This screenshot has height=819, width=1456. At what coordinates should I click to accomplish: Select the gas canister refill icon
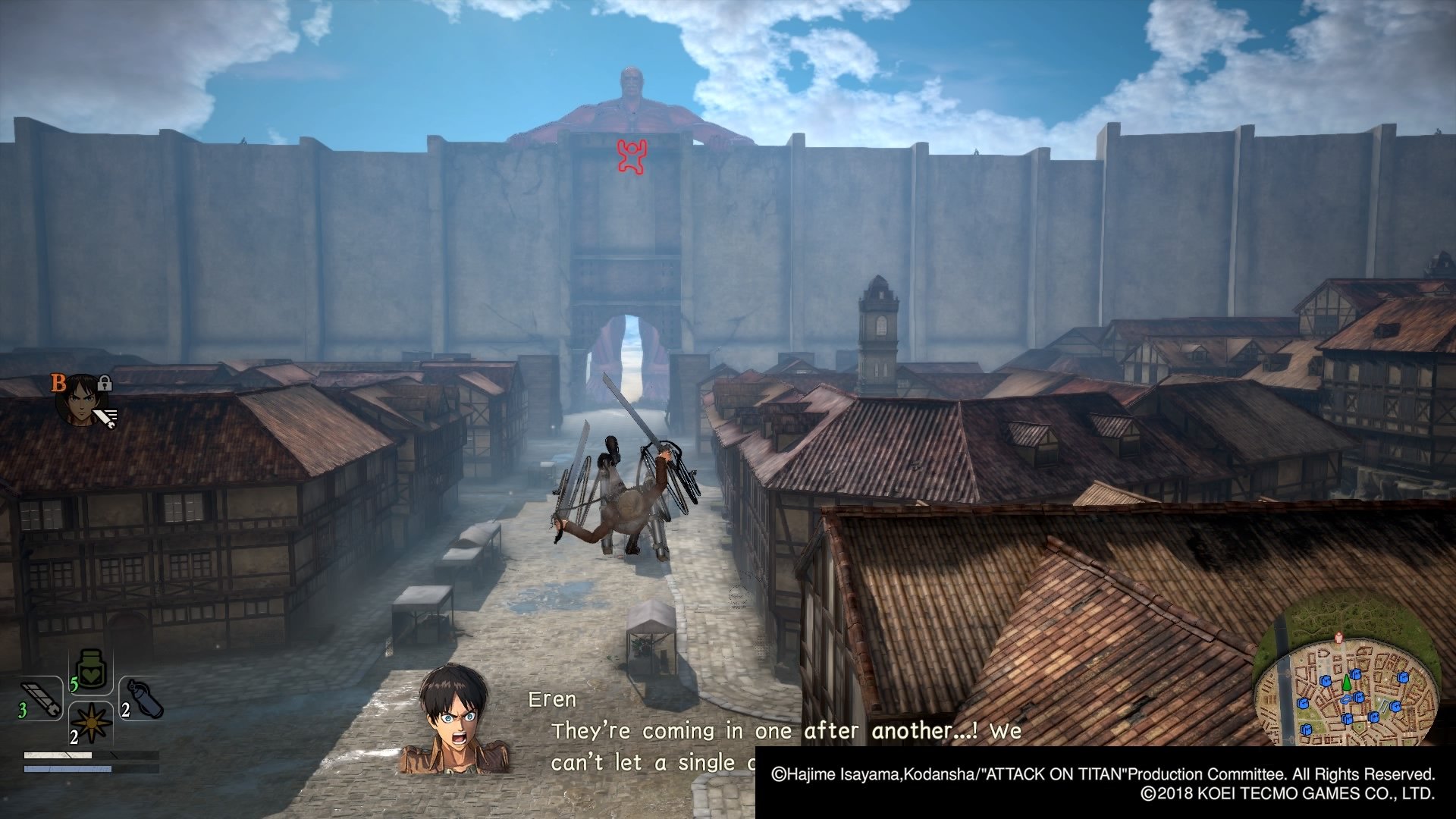pyautogui.click(x=144, y=698)
